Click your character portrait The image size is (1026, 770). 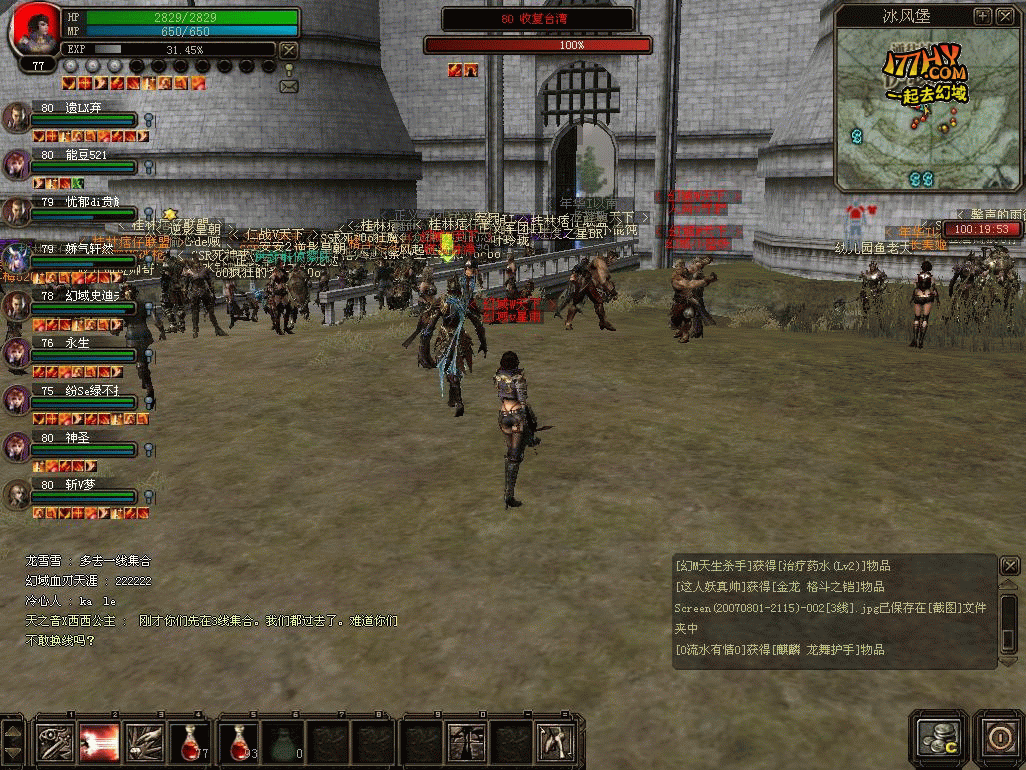click(33, 28)
